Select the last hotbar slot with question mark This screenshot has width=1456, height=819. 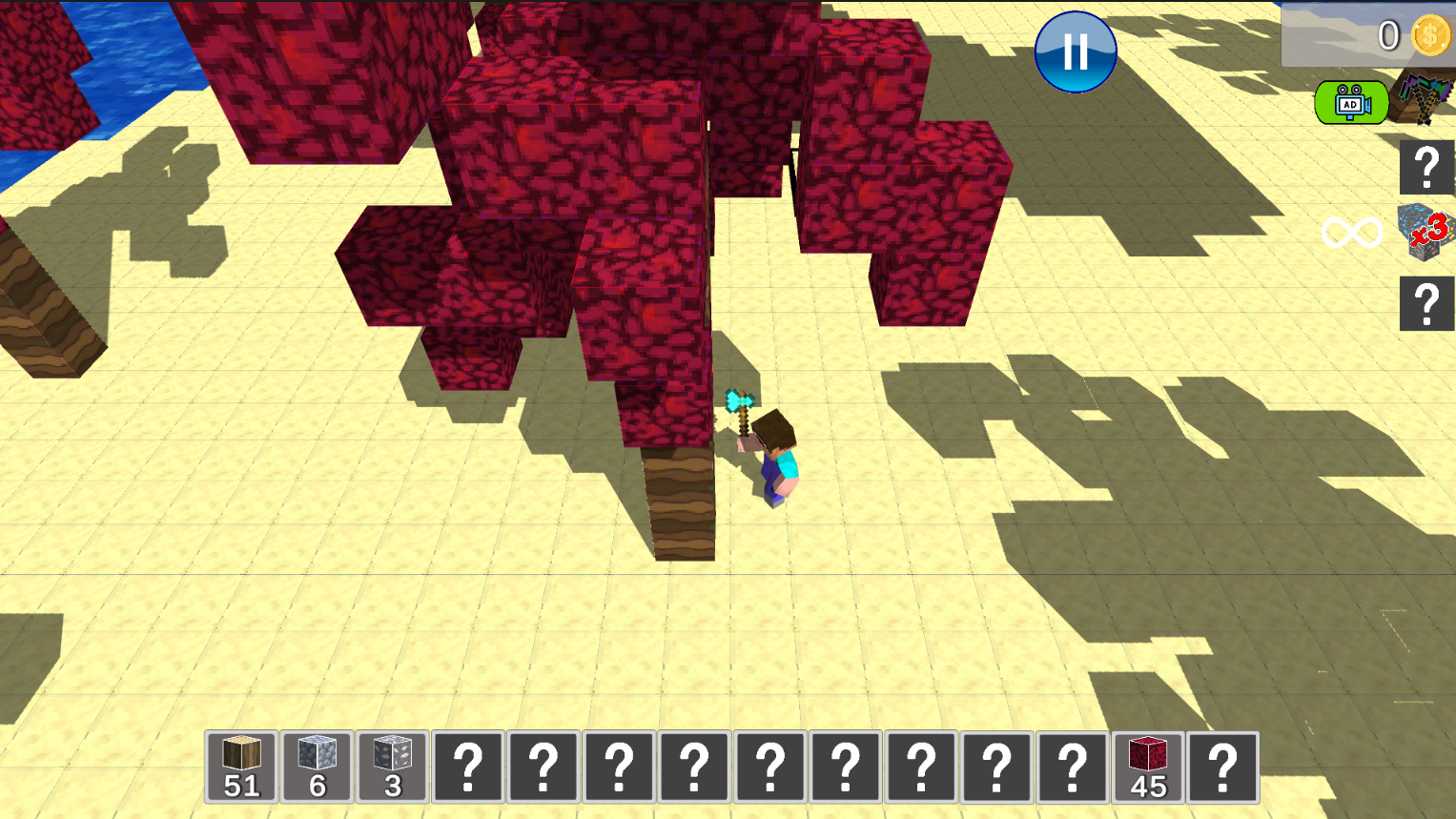(1225, 767)
